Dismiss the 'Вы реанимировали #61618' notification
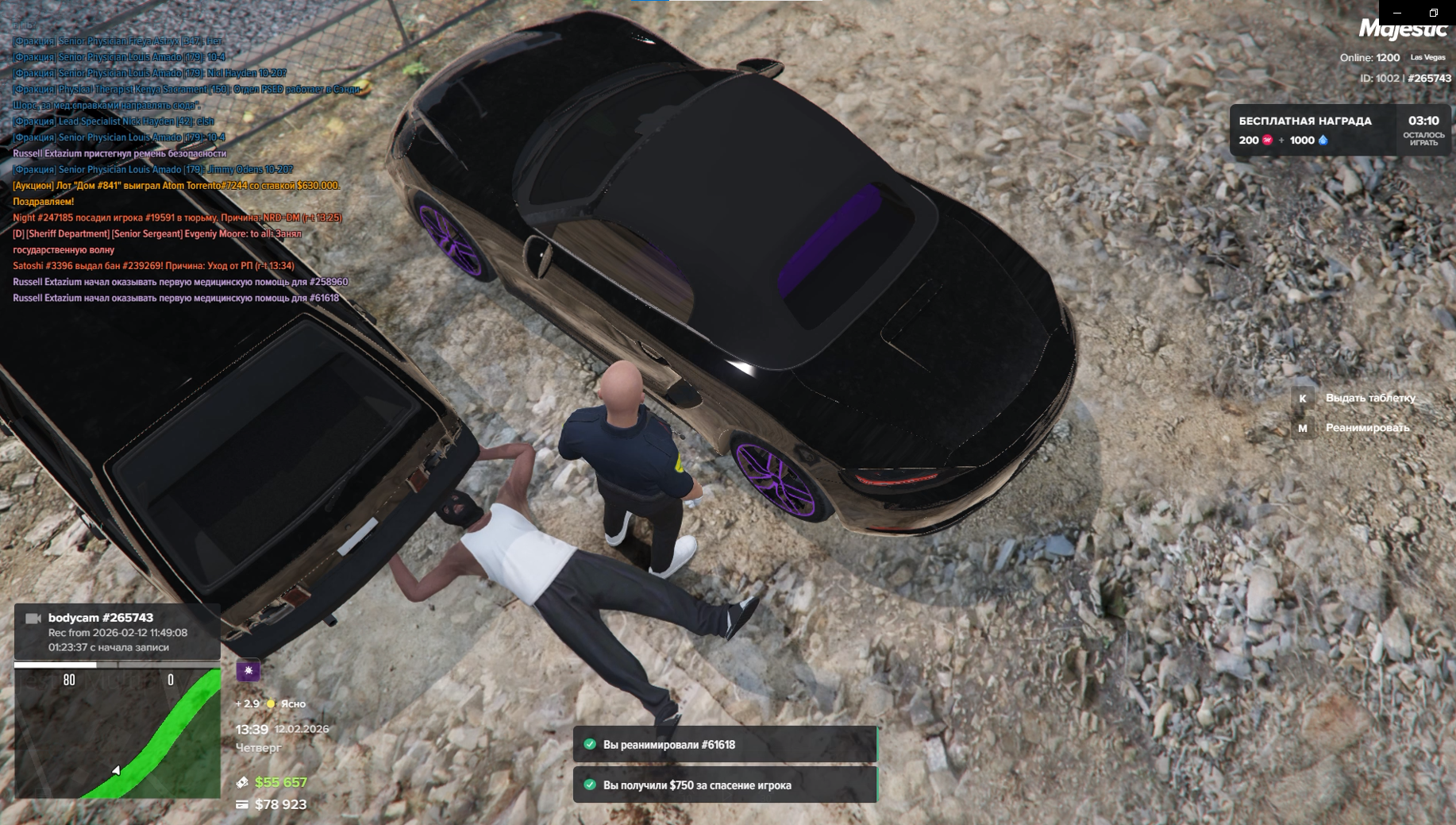This screenshot has width=1456, height=825. 725,745
